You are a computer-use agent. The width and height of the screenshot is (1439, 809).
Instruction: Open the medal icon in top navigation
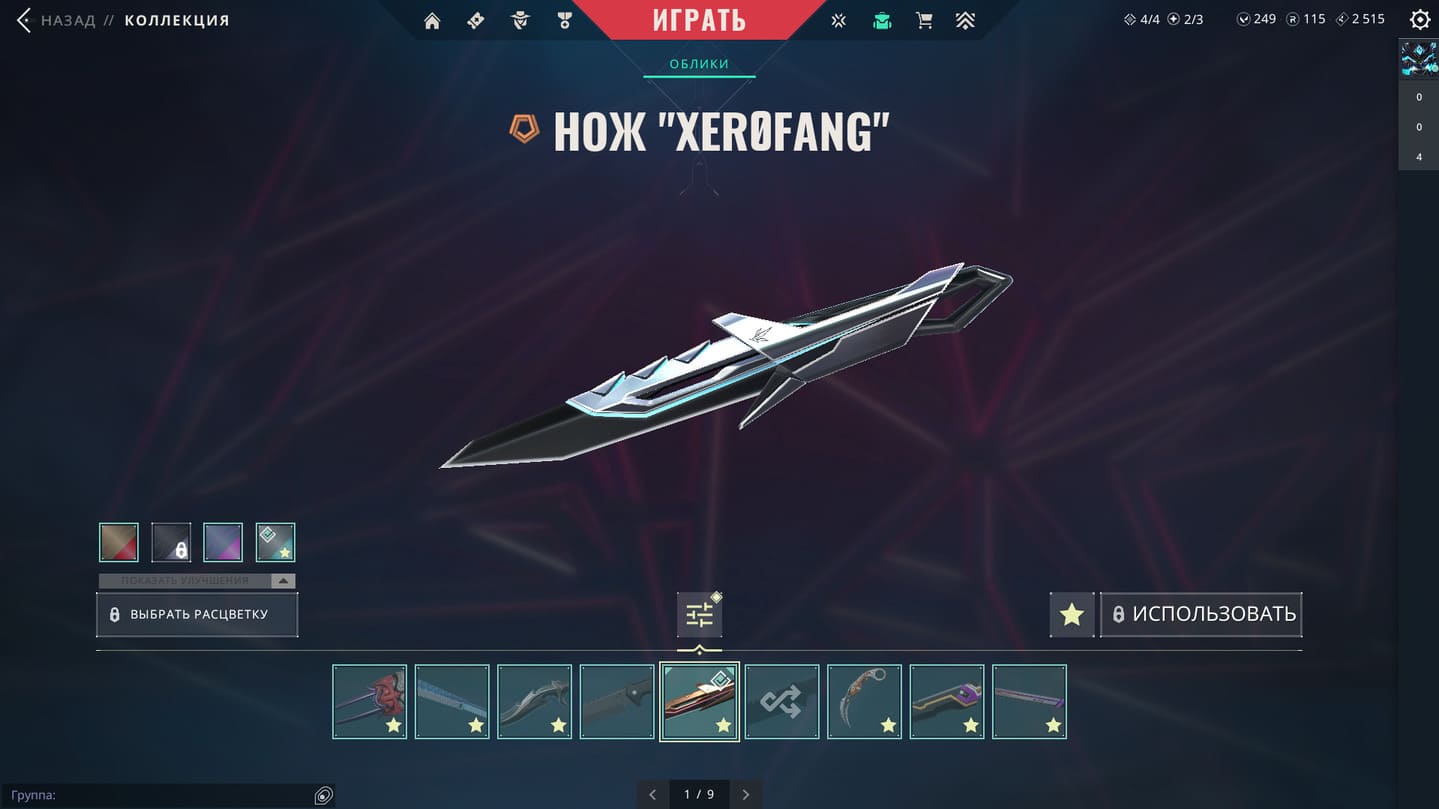tap(565, 21)
